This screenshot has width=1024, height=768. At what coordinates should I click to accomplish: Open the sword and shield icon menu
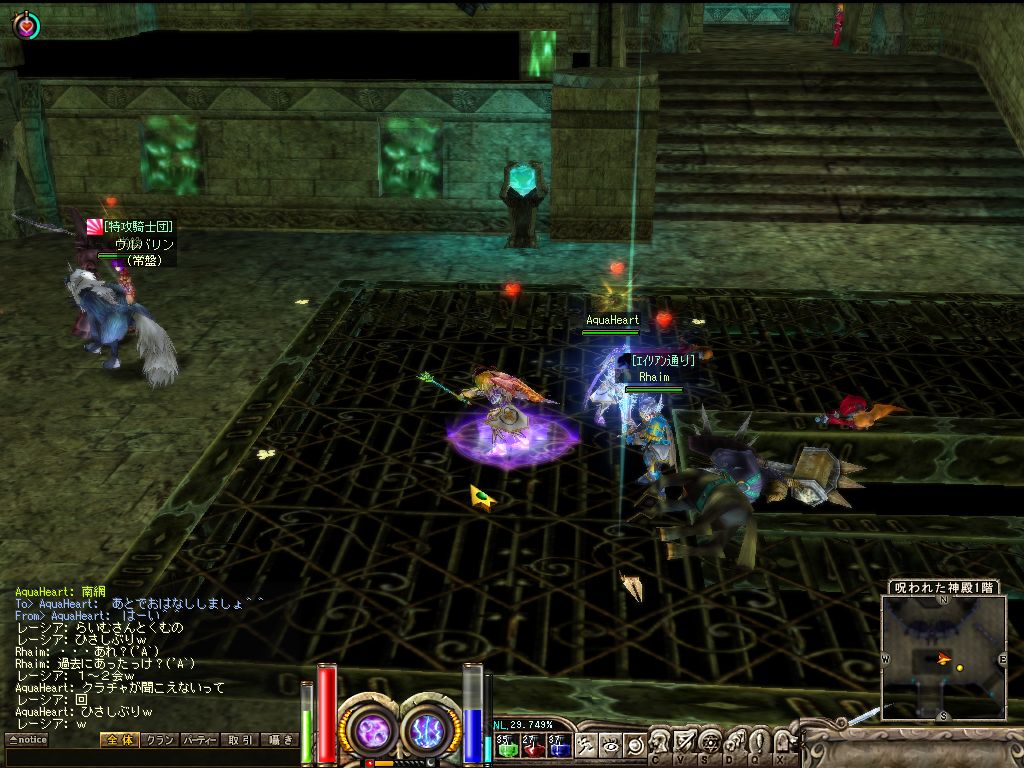pyautogui.click(x=685, y=743)
